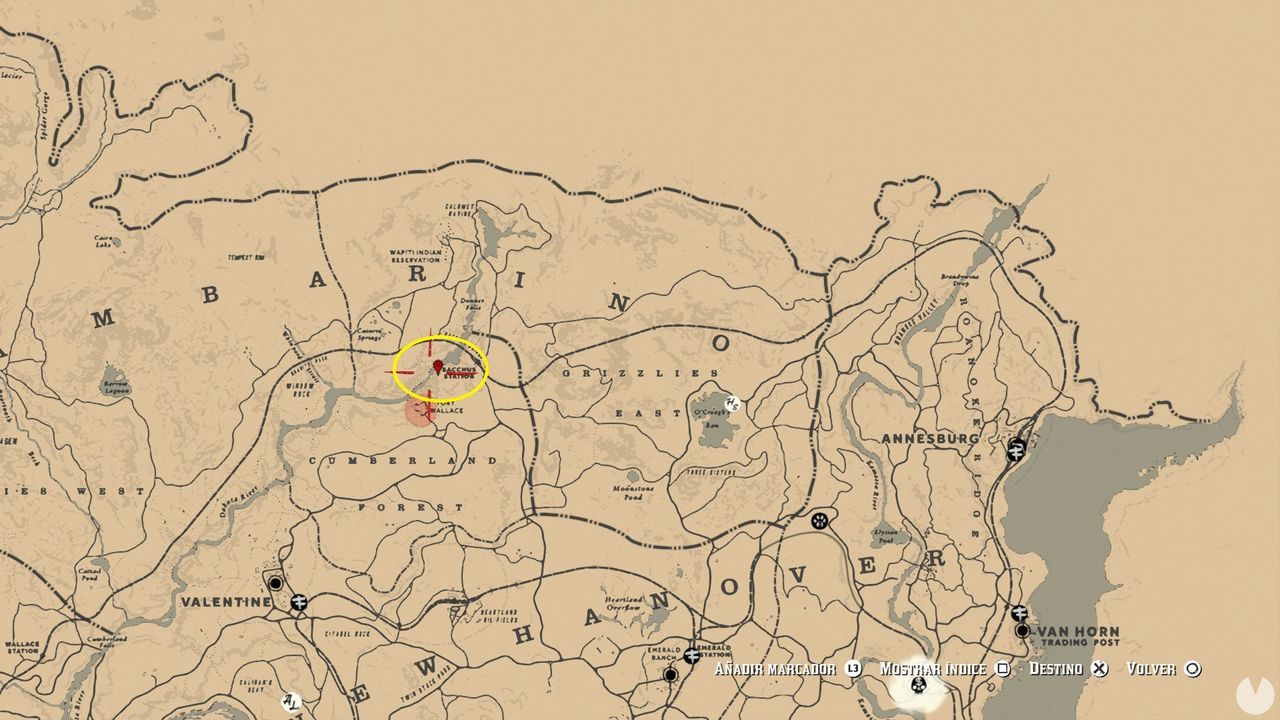
Task: Click the Annesburg train station icon
Action: (1016, 450)
